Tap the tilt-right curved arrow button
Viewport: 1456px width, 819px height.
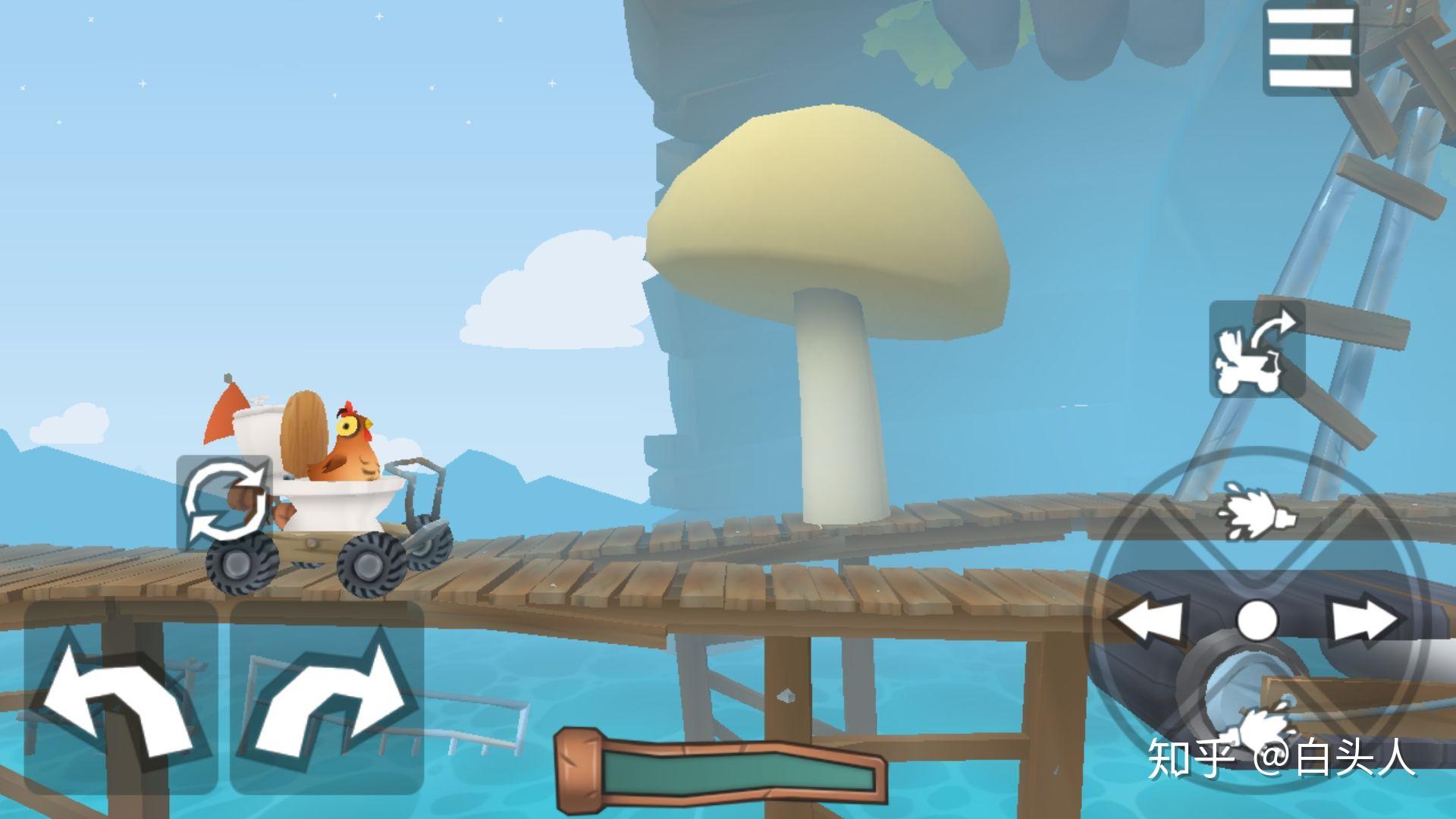328,697
